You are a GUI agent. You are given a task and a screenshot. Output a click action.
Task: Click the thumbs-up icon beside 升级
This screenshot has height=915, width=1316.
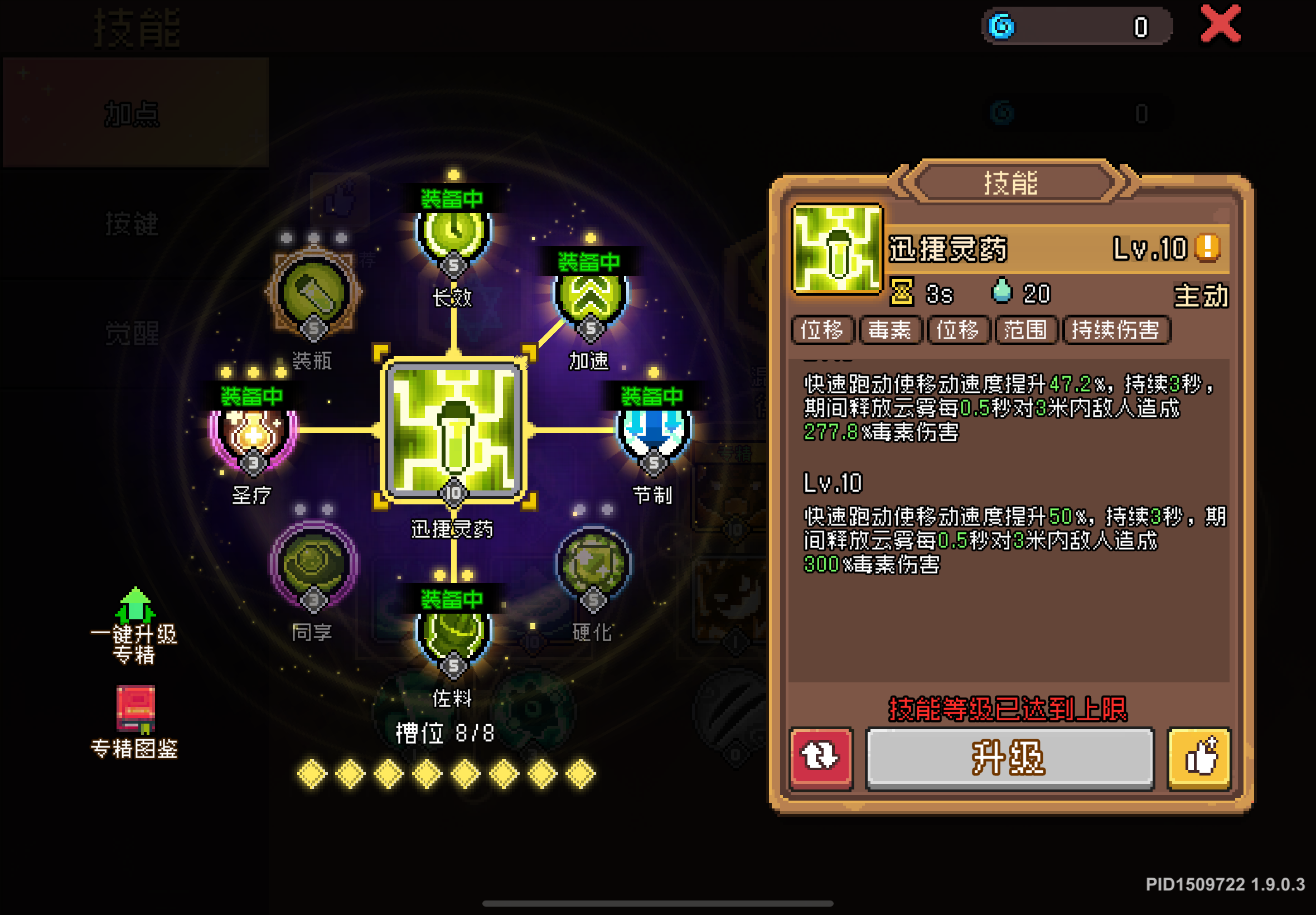coord(1198,758)
